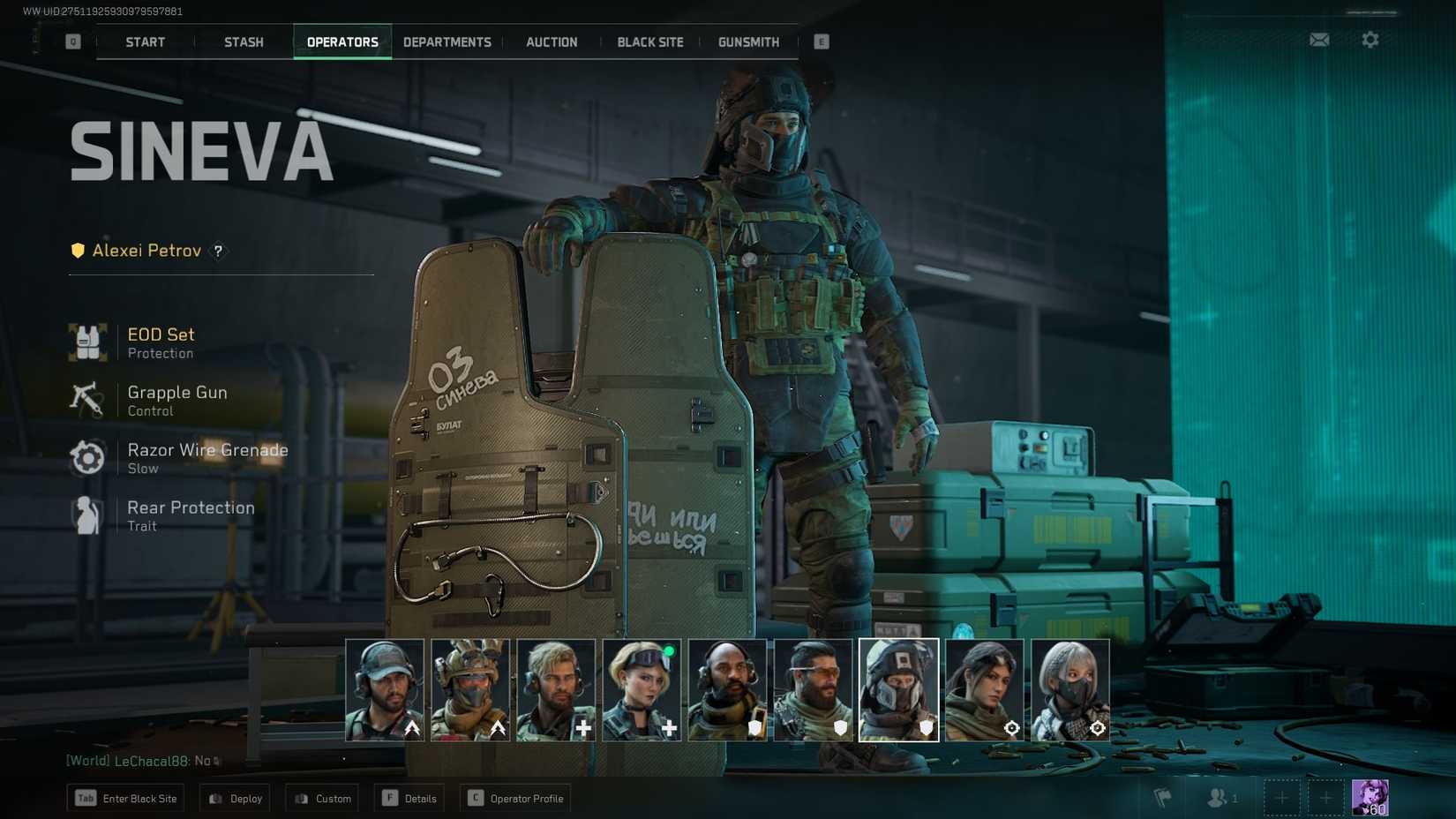This screenshot has width=1456, height=819.
Task: Open the Grapple Gun ability icon
Action: click(87, 399)
